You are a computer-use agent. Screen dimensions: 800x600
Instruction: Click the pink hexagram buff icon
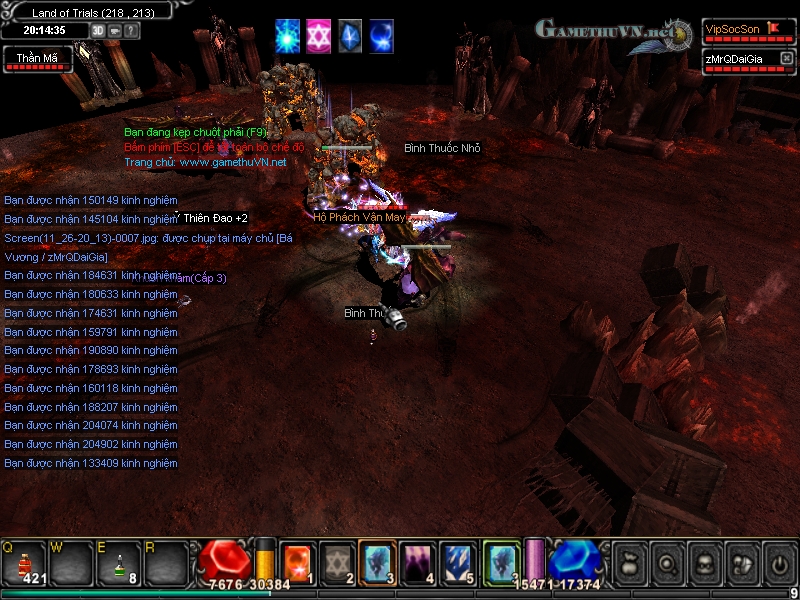pyautogui.click(x=319, y=36)
